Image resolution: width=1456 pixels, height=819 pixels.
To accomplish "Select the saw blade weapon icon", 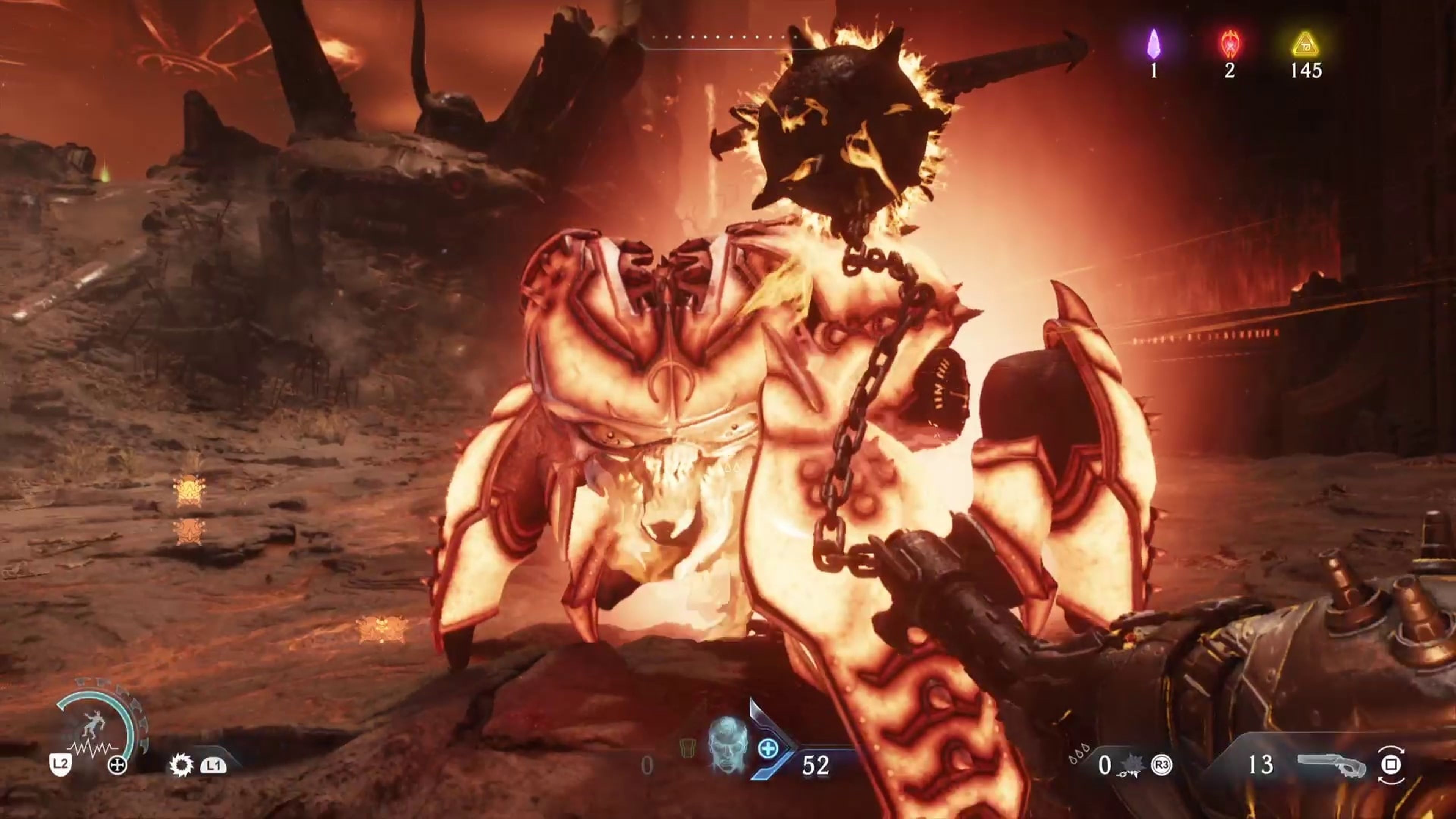I will 182,765.
